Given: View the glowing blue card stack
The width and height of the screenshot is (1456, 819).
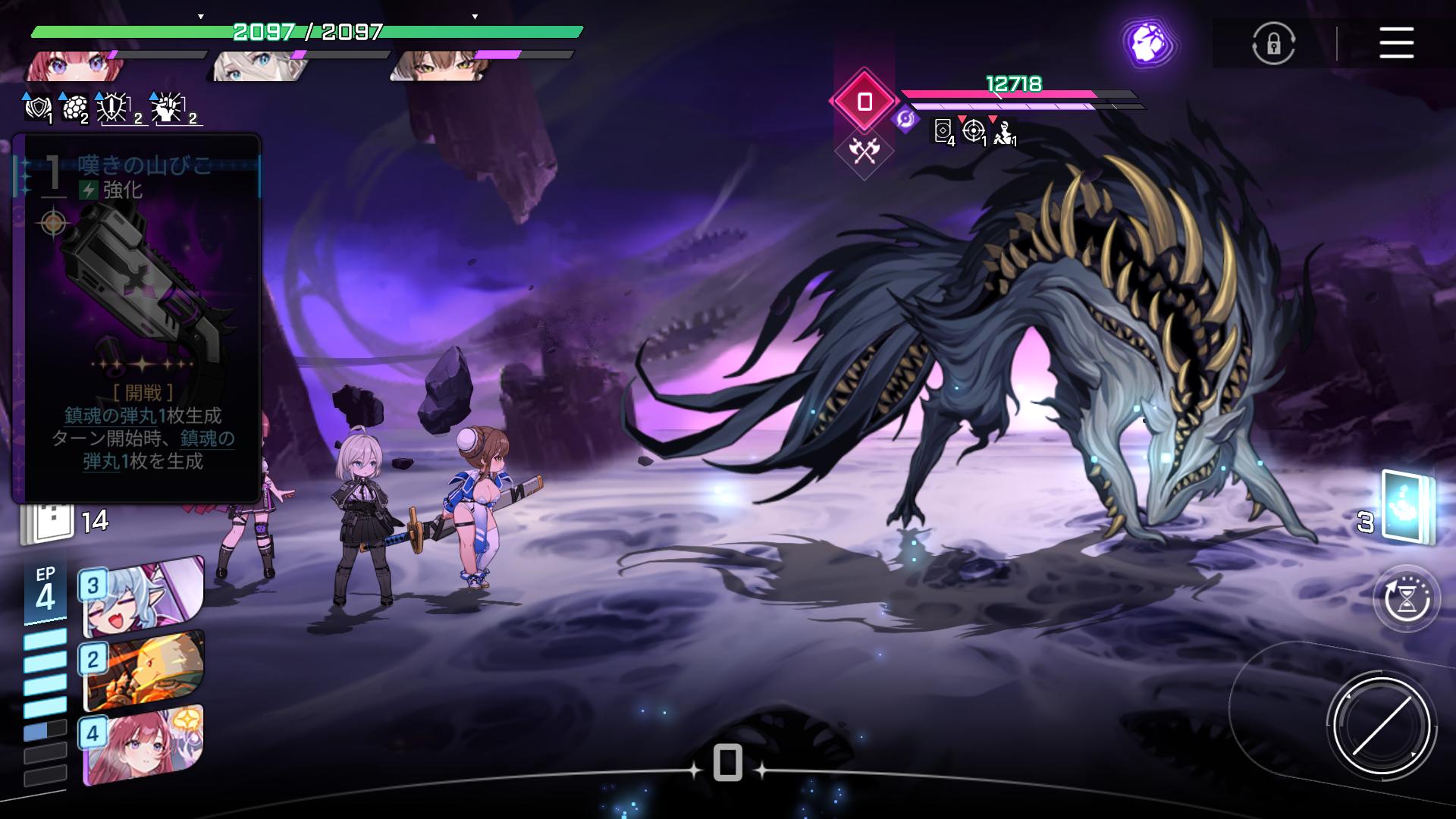Looking at the screenshot, I should tap(1407, 507).
